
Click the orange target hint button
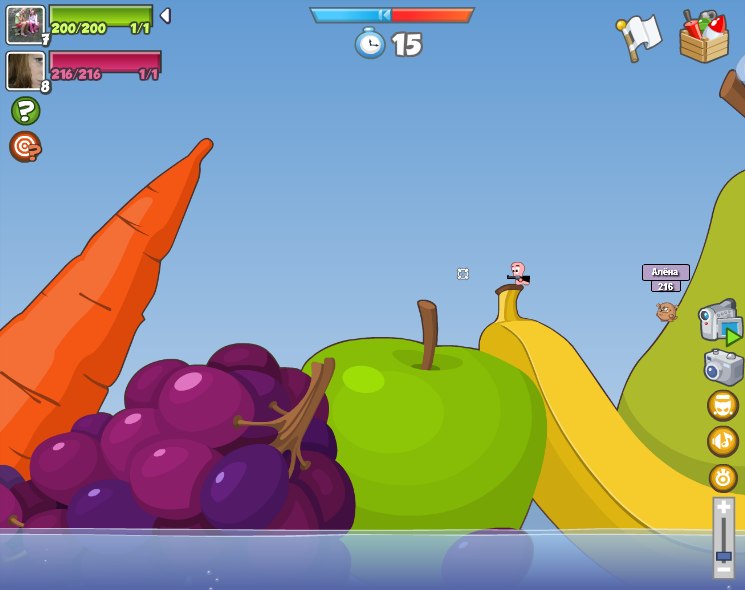point(25,146)
